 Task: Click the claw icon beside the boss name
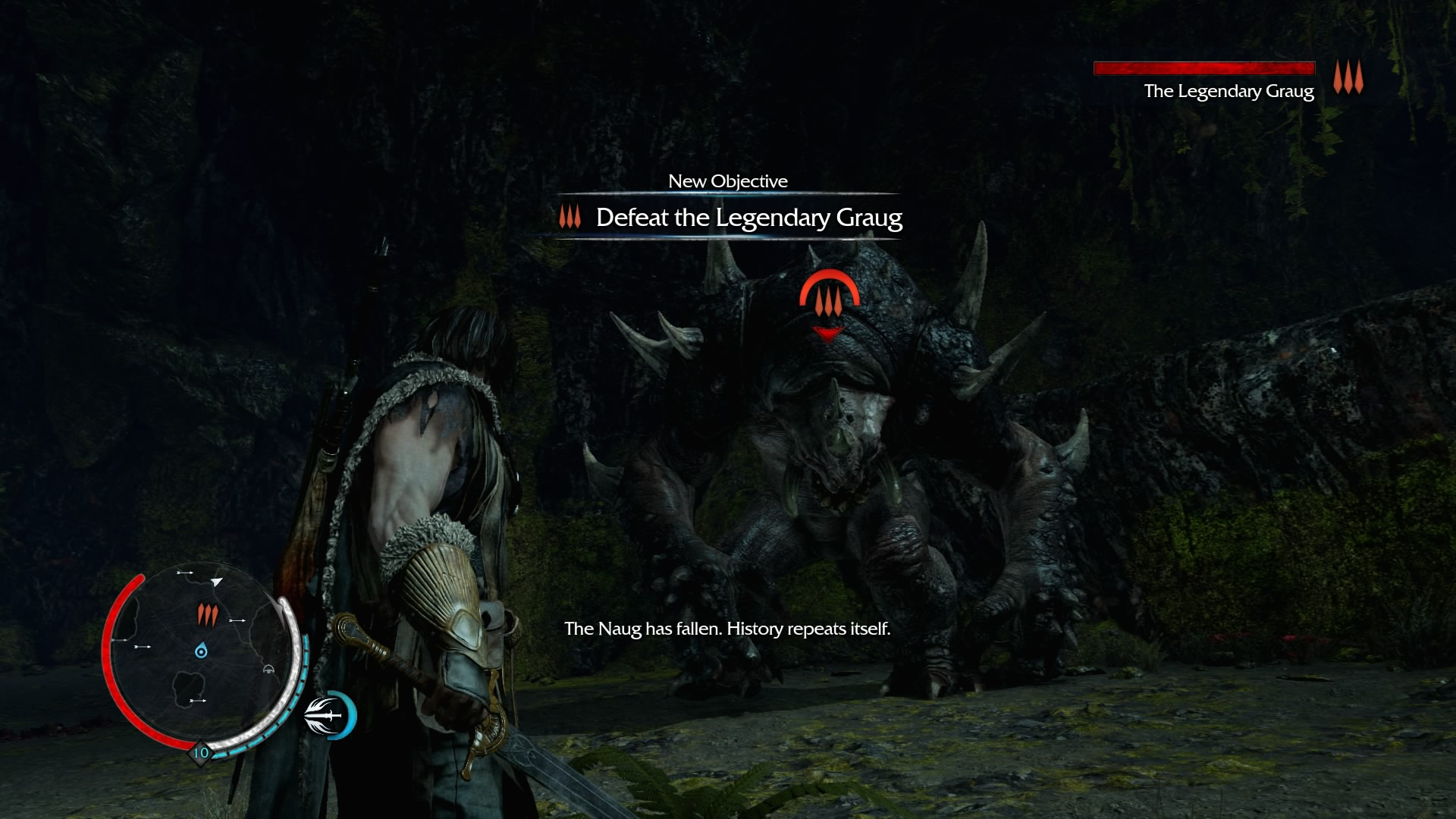(x=1348, y=77)
